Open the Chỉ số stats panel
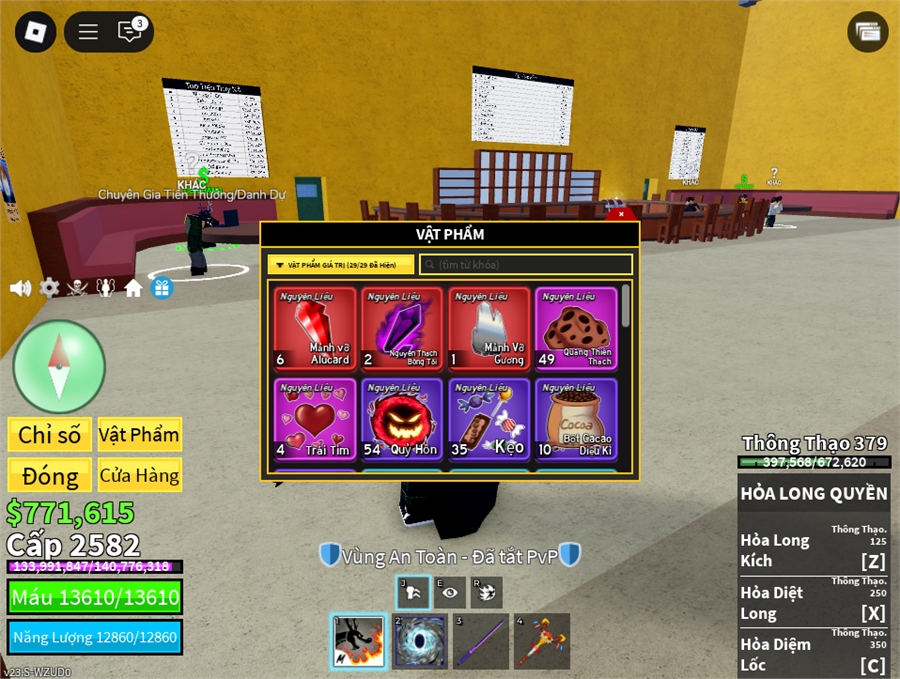This screenshot has width=900, height=679. [x=49, y=435]
